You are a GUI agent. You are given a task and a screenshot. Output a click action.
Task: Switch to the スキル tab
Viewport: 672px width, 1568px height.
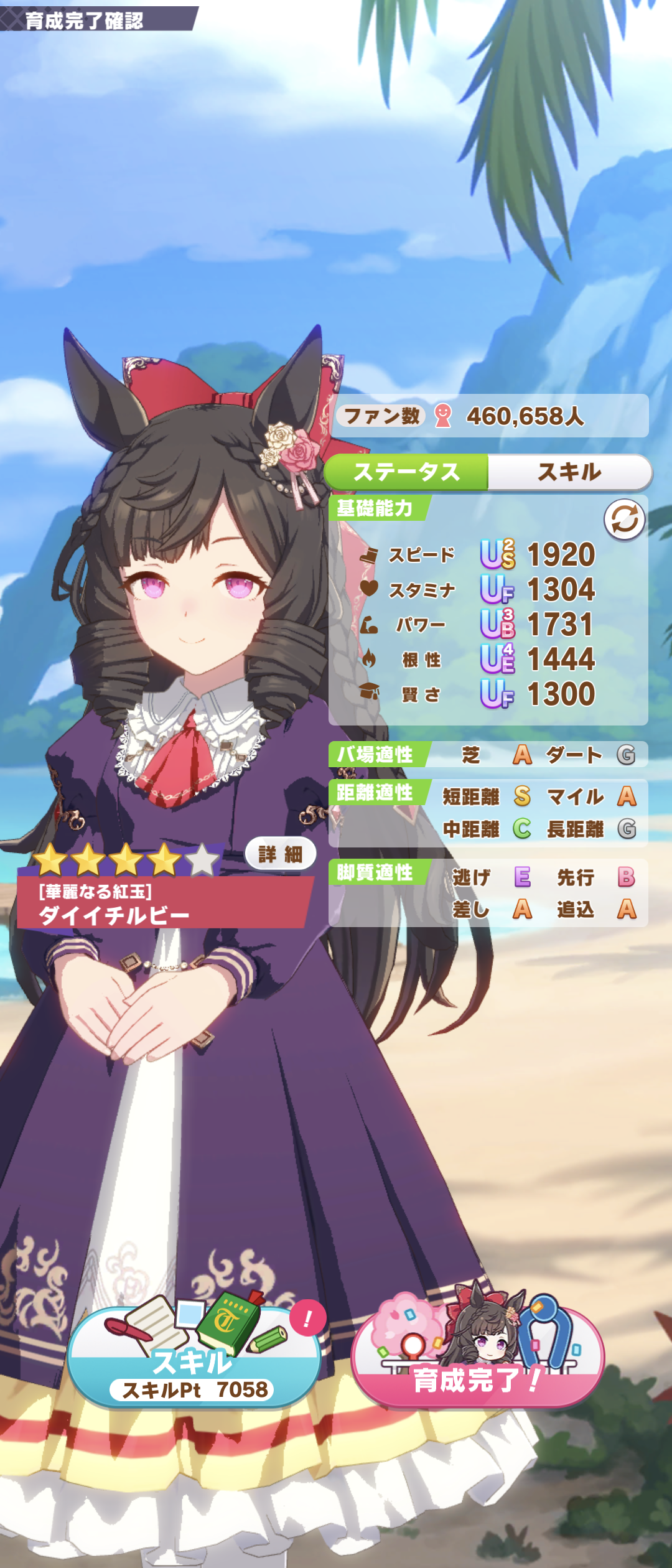coord(569,472)
